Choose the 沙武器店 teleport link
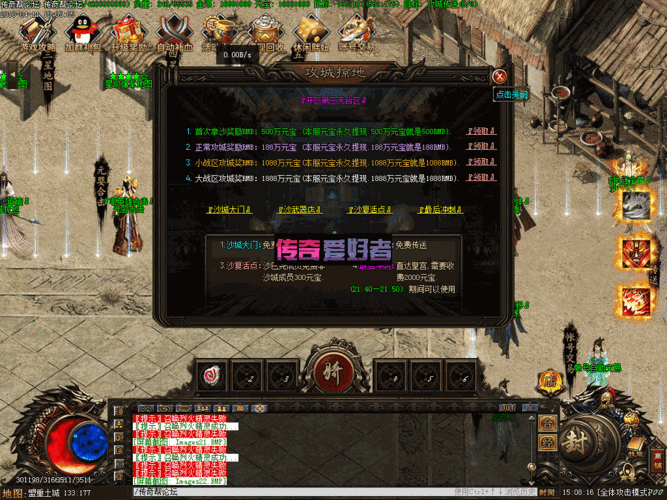667x500 pixels. pos(299,210)
